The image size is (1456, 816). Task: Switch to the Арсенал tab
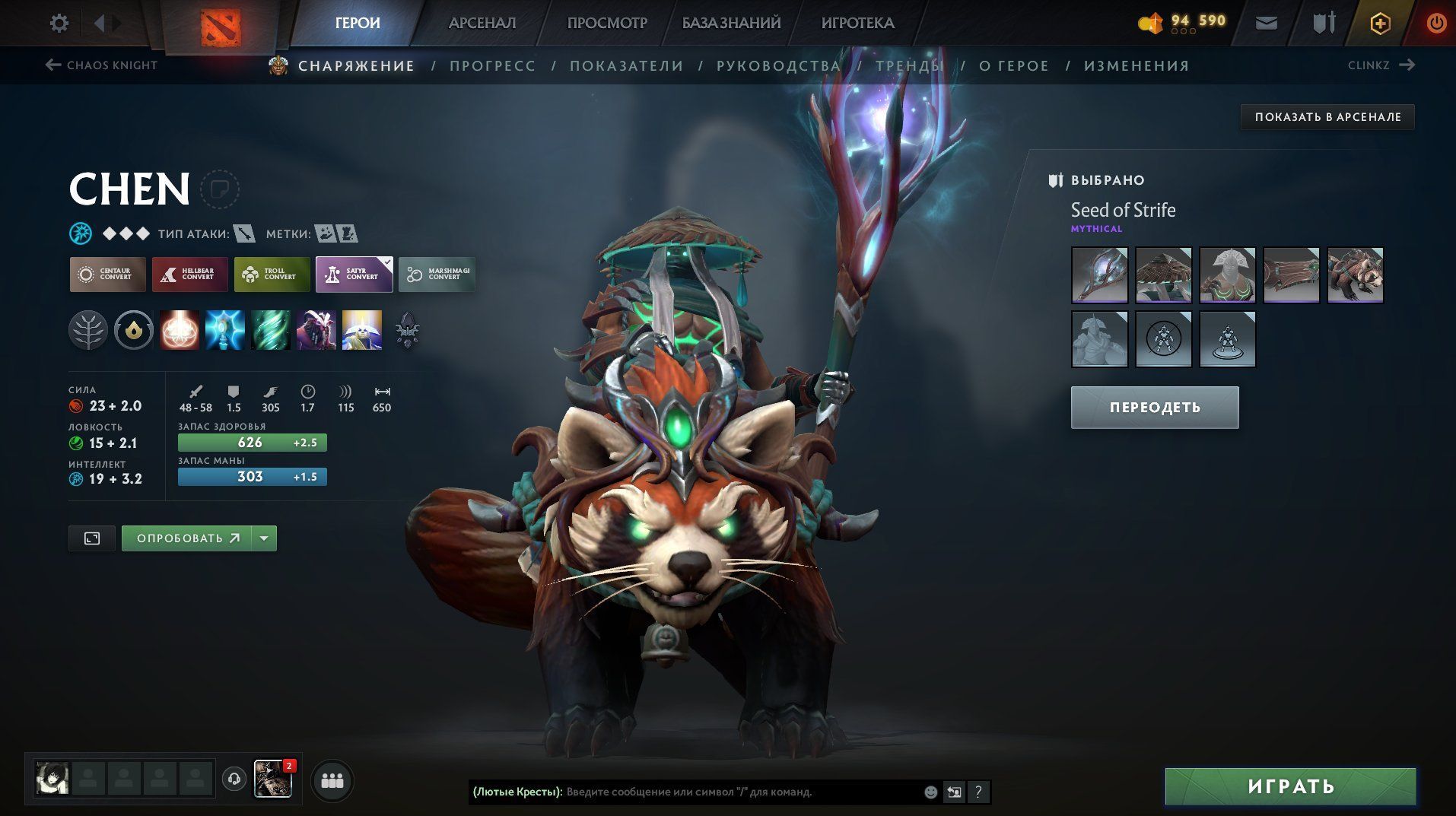pos(482,24)
